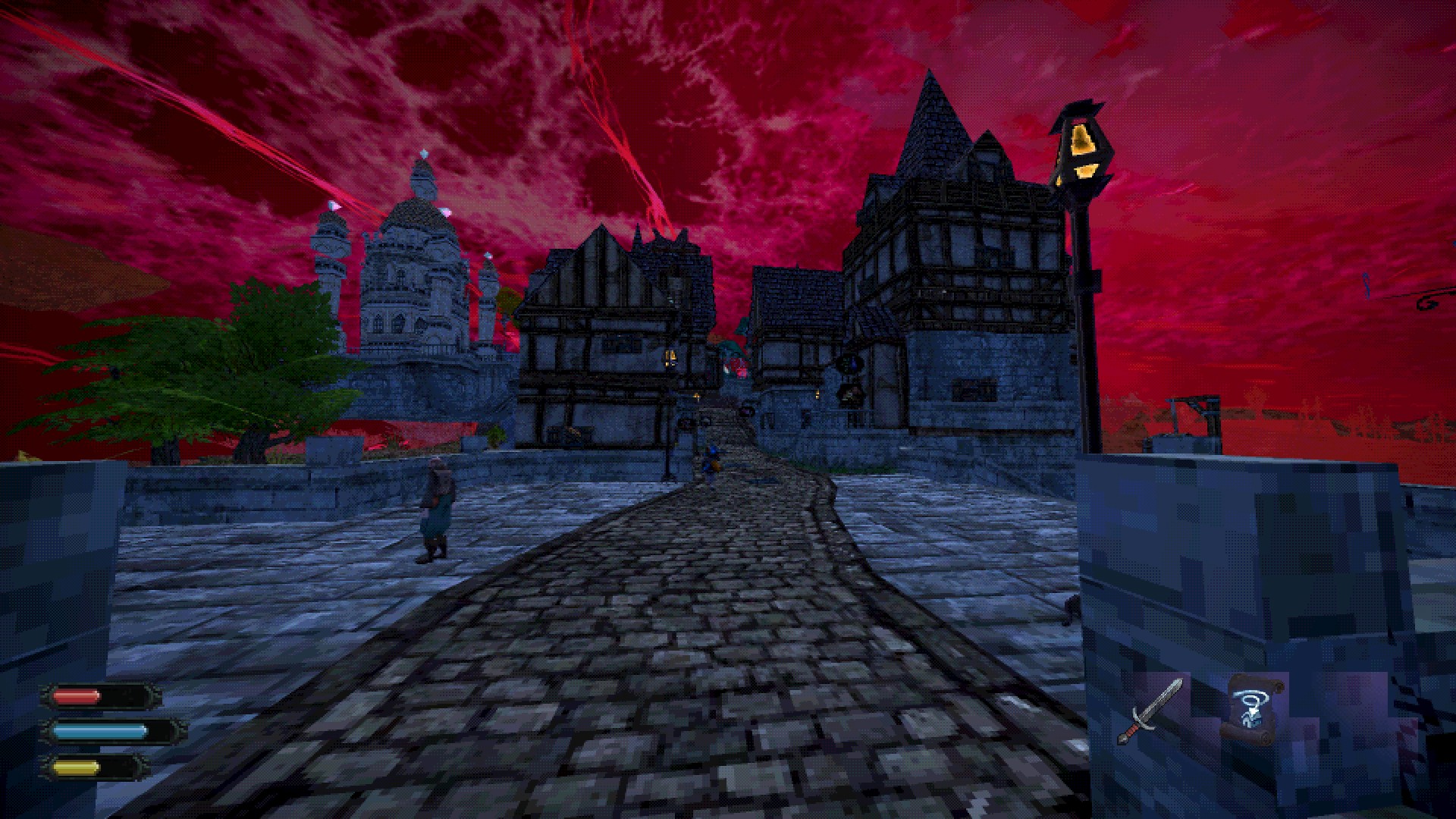Select the equipped sword weapon icon
1456x819 pixels.
click(x=1150, y=711)
